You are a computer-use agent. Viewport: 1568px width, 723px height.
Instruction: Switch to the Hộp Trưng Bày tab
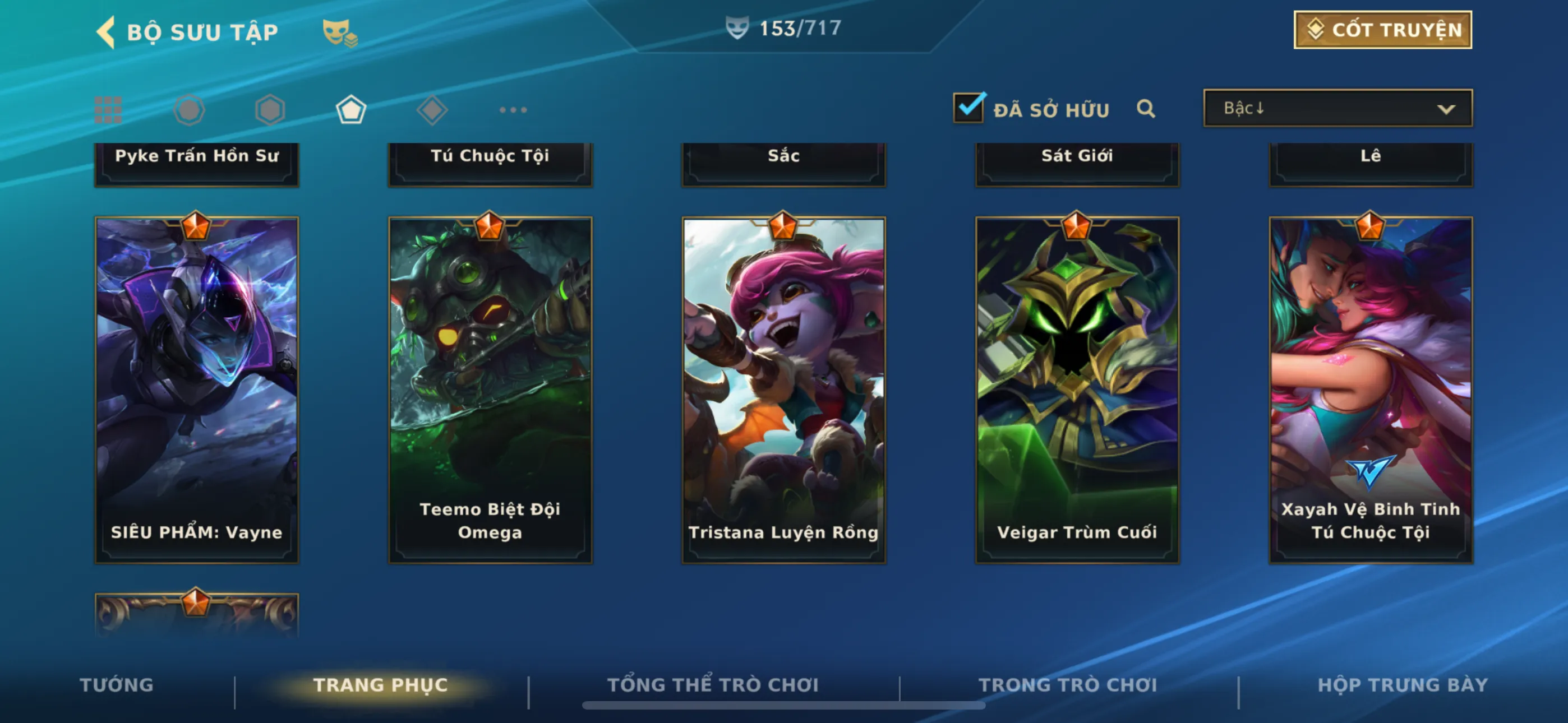coord(1403,685)
